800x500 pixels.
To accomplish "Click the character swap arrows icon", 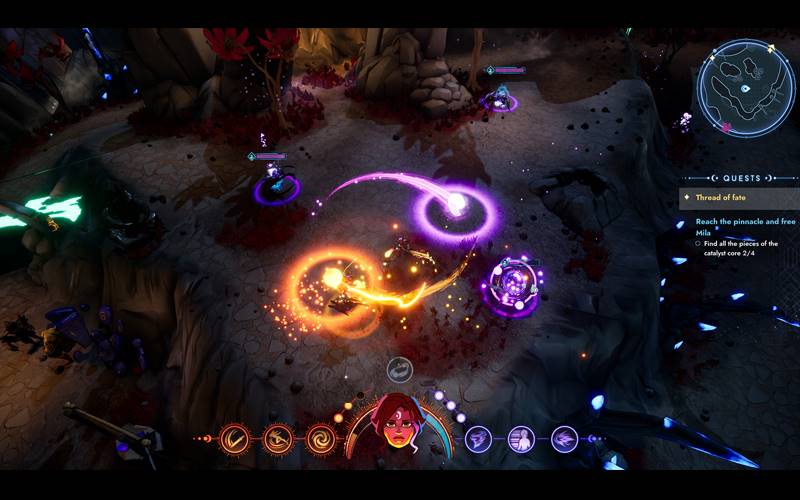I will coord(399,370).
